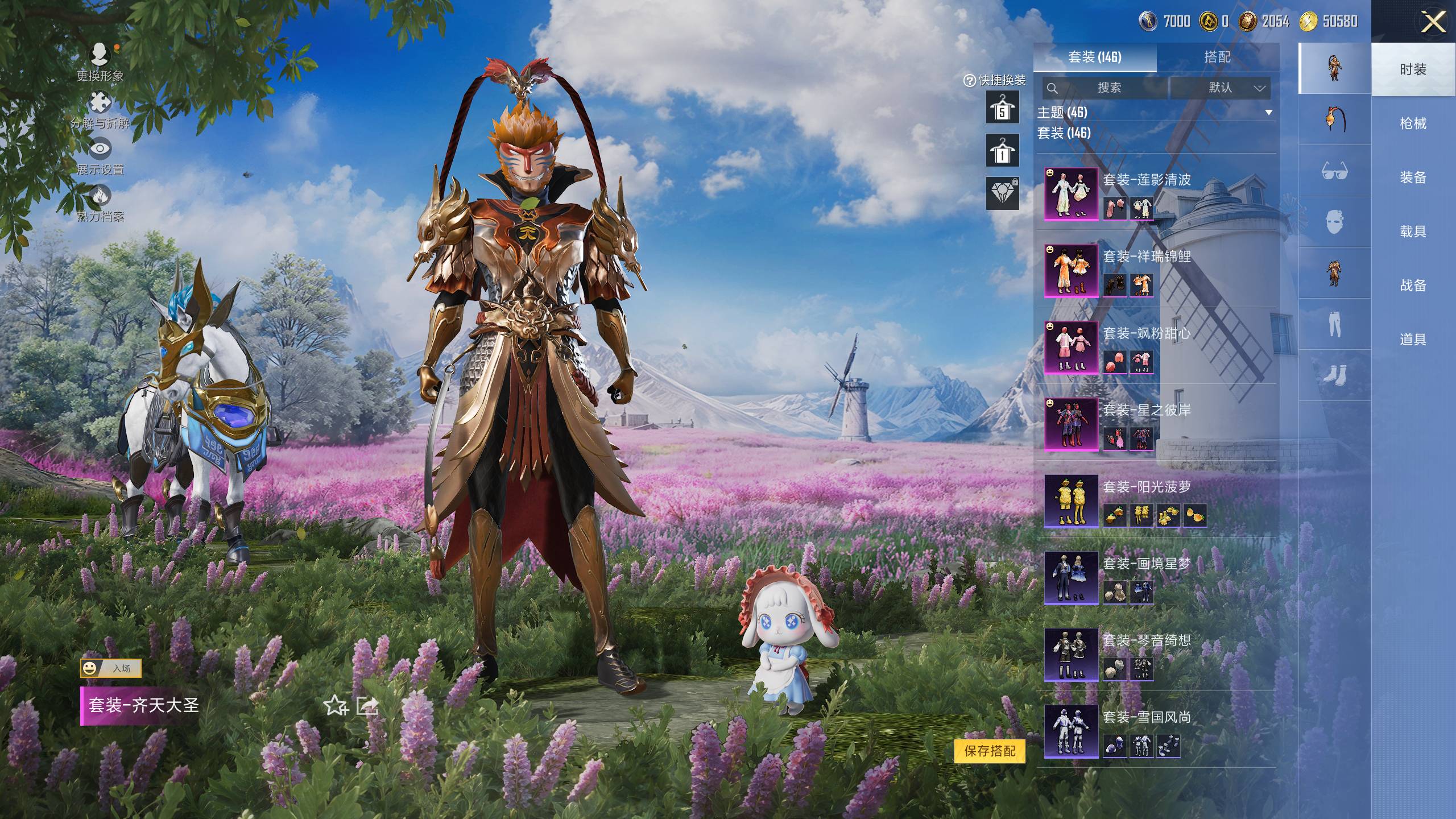1456x819 pixels.
Task: Open 热力档案 flame icon
Action: click(x=100, y=203)
